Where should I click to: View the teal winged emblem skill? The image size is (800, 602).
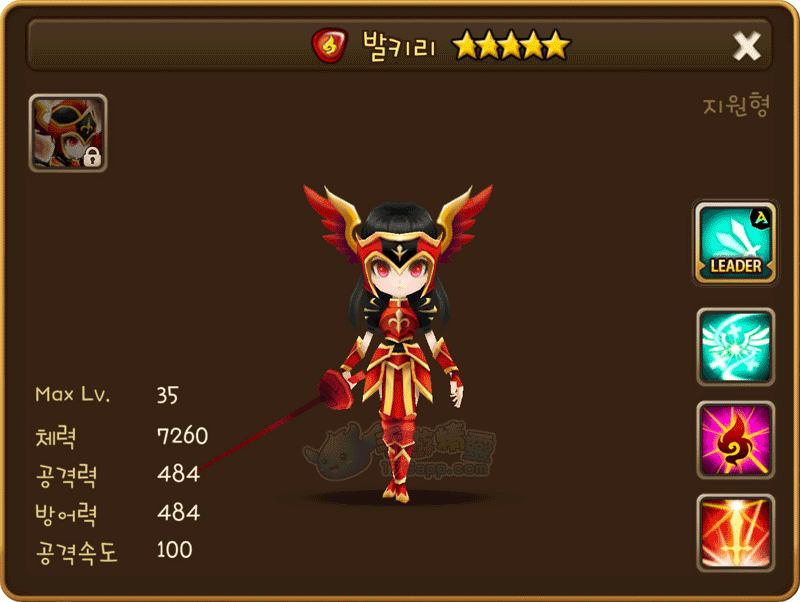tap(735, 346)
